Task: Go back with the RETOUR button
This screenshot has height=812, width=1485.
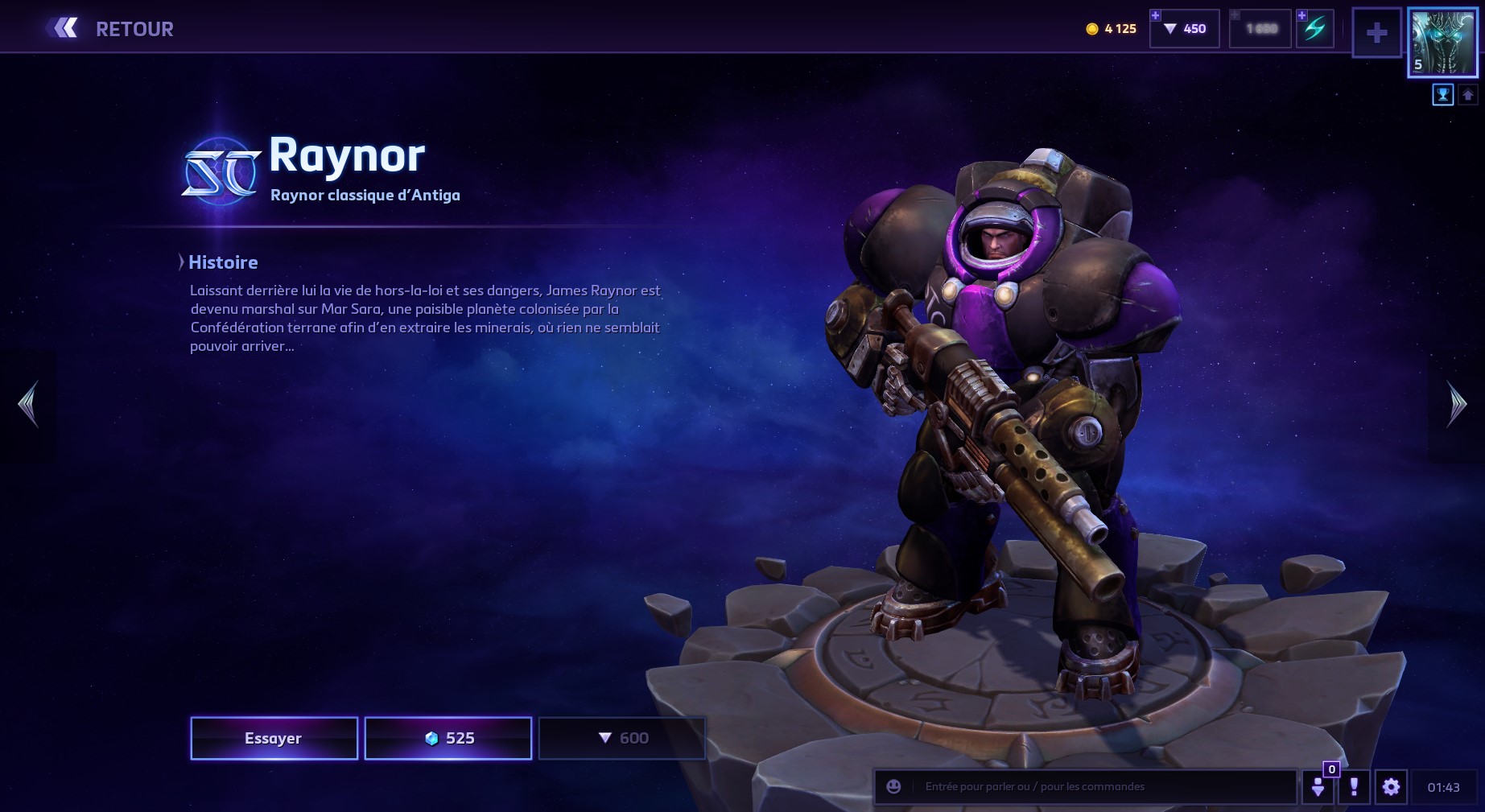Action: click(x=111, y=29)
